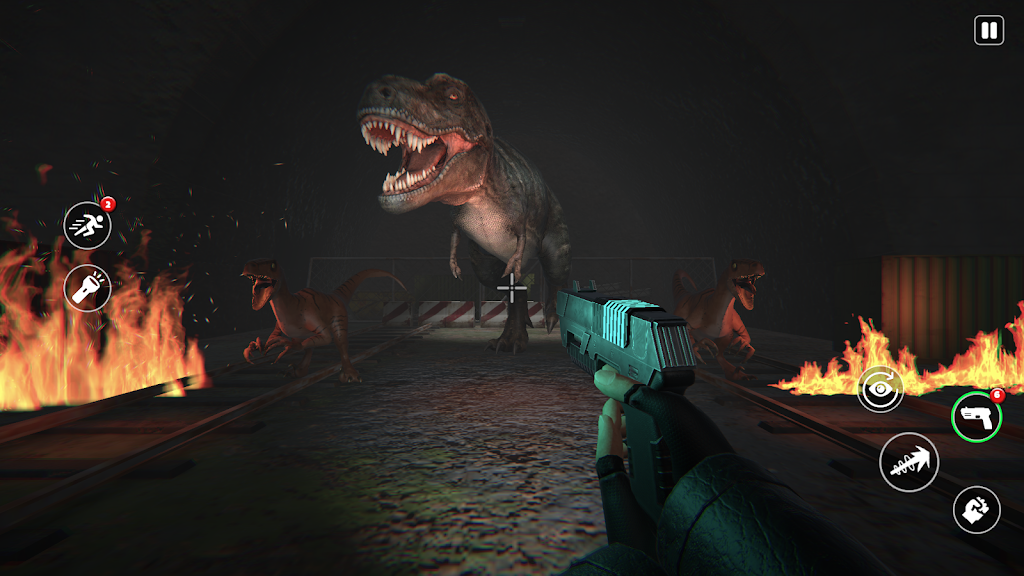This screenshot has height=576, width=1024.
Task: Fire the pistol using the gun button
Action: [x=976, y=416]
